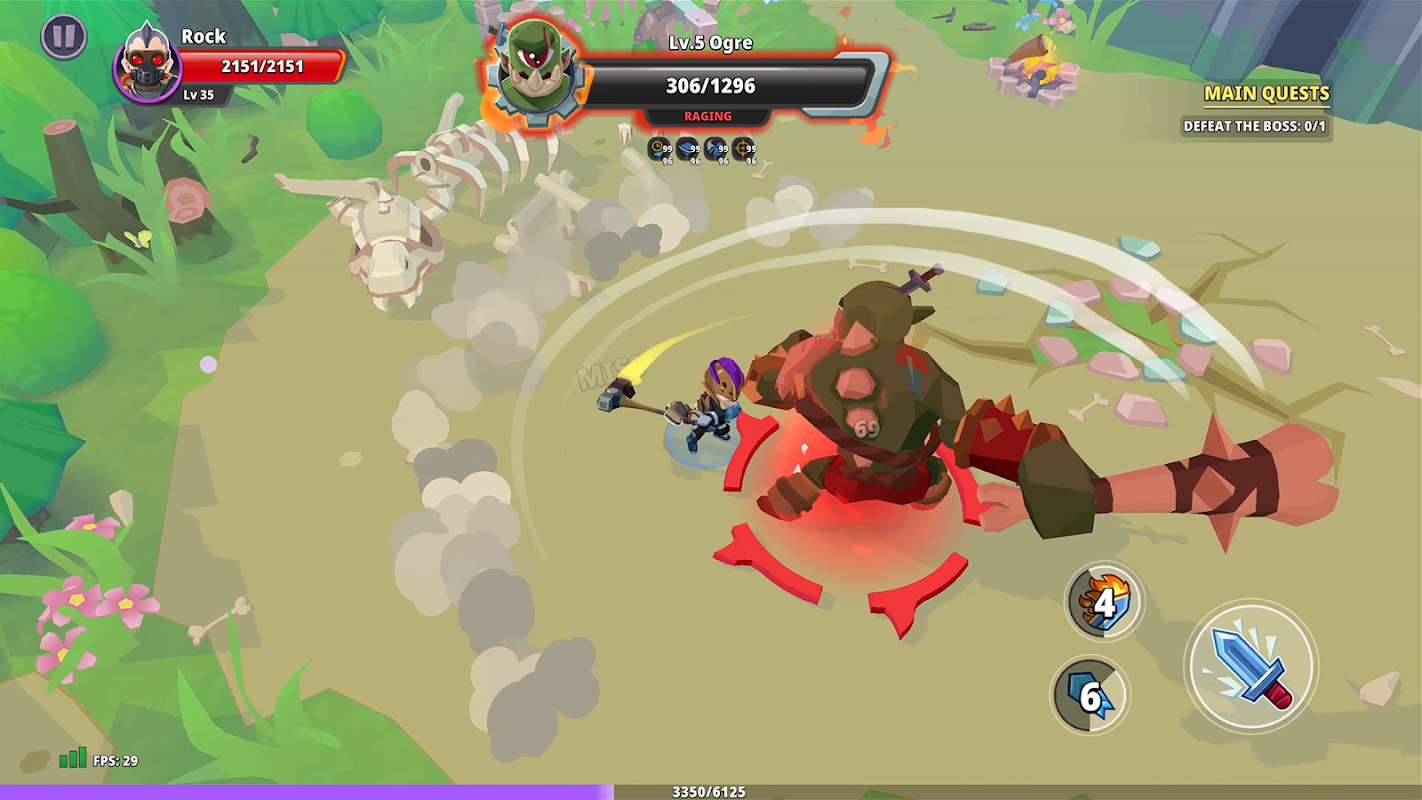Screen dimensions: 1422x800
Task: Pause the game
Action: pos(64,37)
